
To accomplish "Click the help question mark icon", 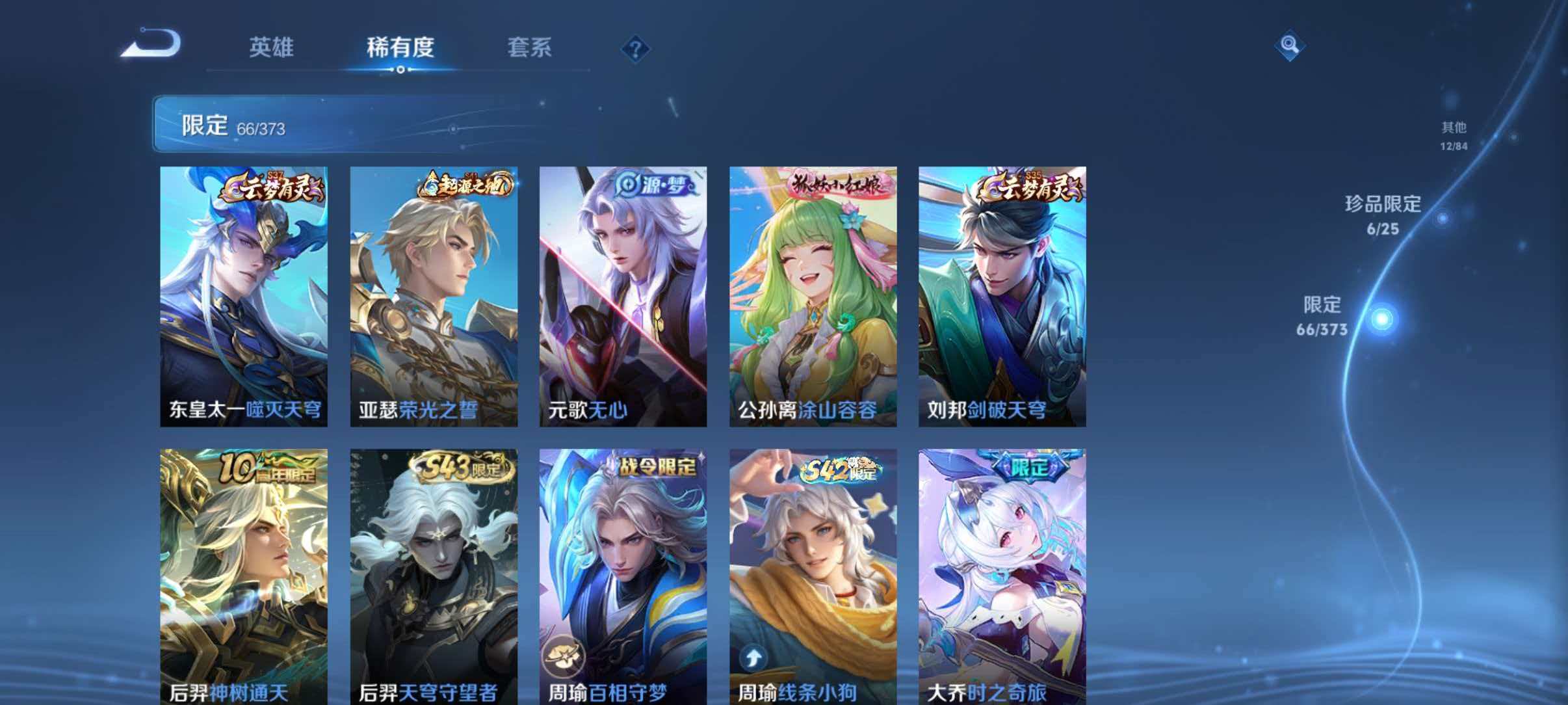I will click(635, 47).
